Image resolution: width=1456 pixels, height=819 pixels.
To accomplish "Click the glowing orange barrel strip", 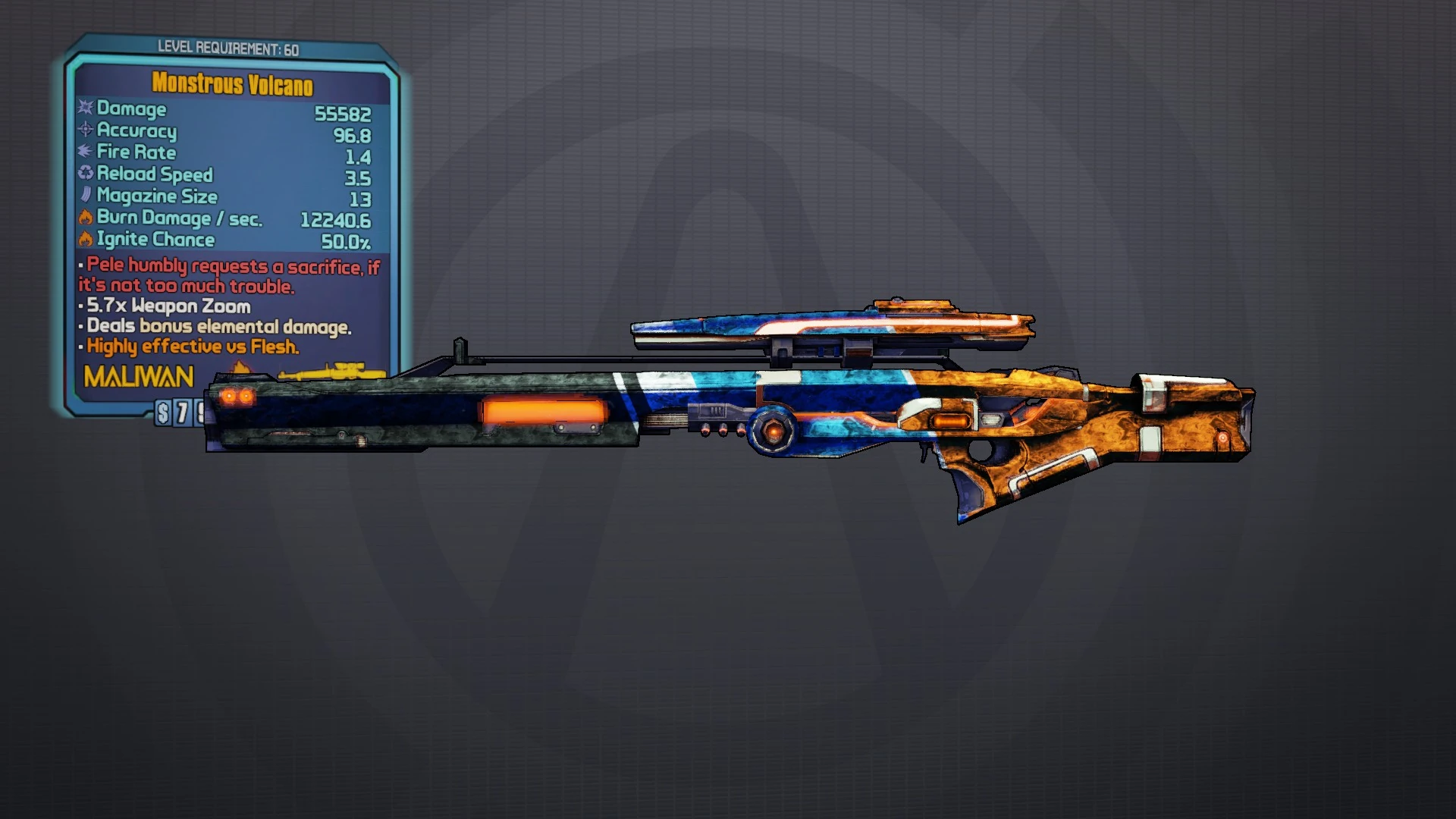I will (x=544, y=409).
